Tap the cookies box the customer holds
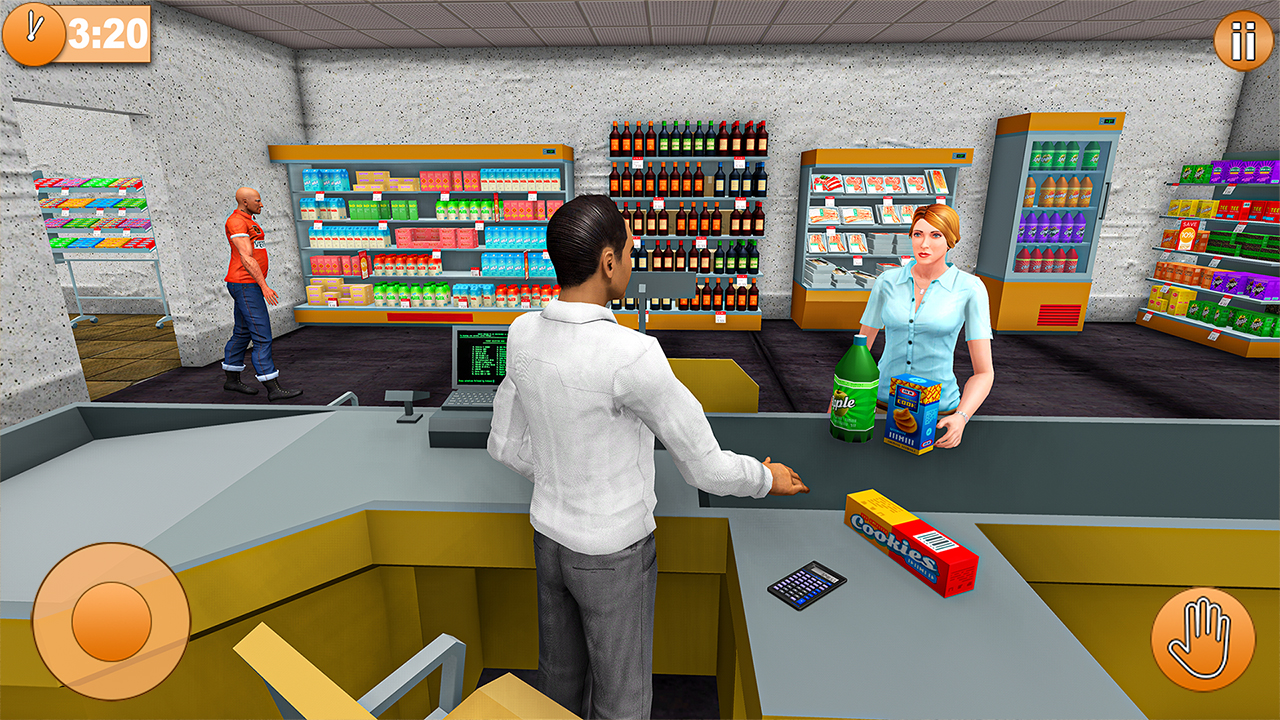 [x=913, y=415]
